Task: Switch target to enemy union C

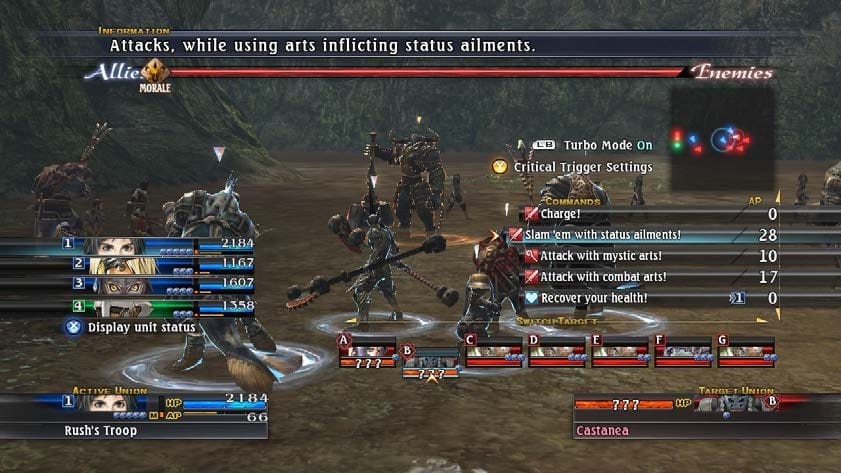Action: (x=495, y=353)
